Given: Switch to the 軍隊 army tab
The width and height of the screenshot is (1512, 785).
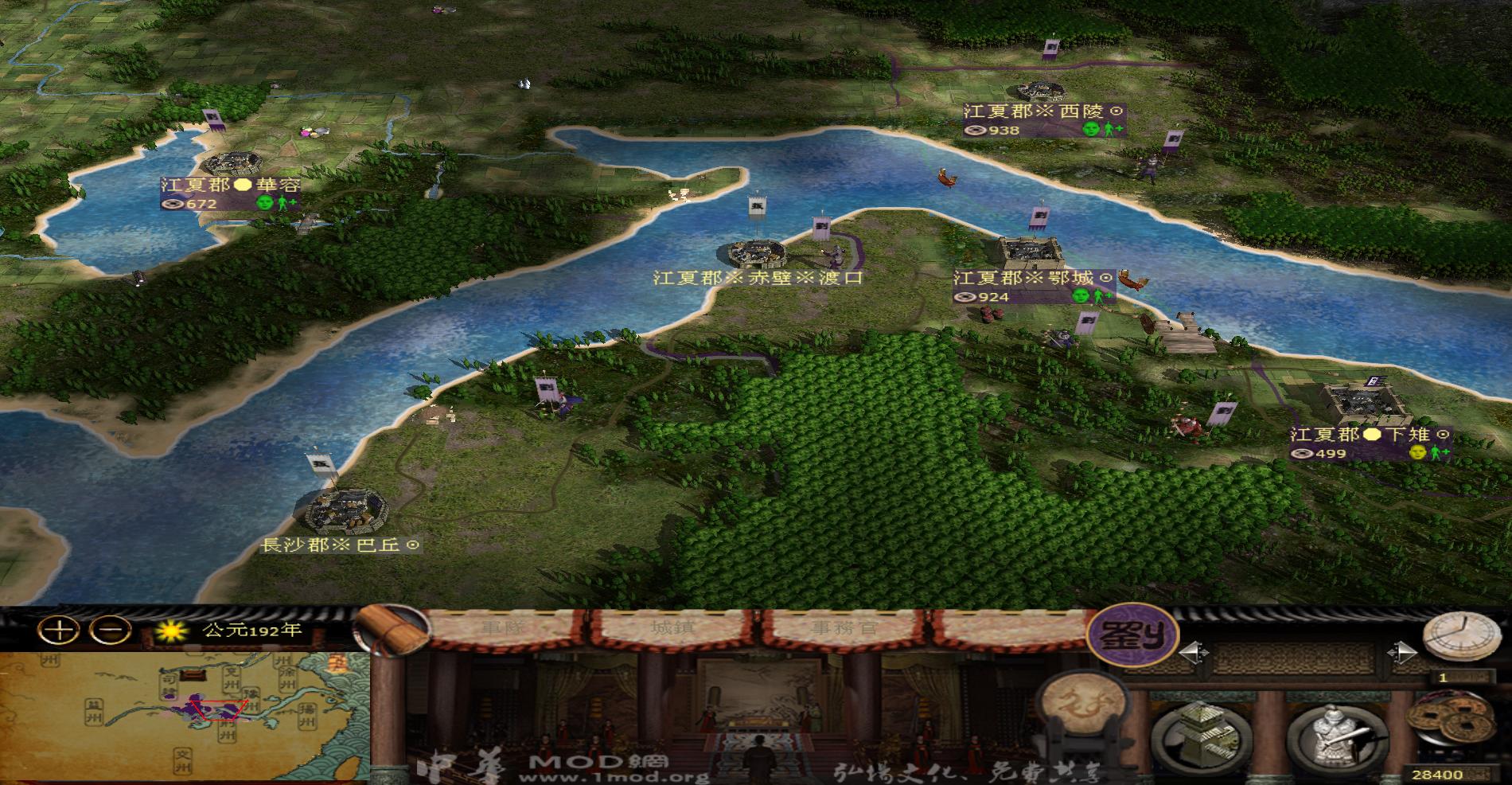Looking at the screenshot, I should 505,628.
